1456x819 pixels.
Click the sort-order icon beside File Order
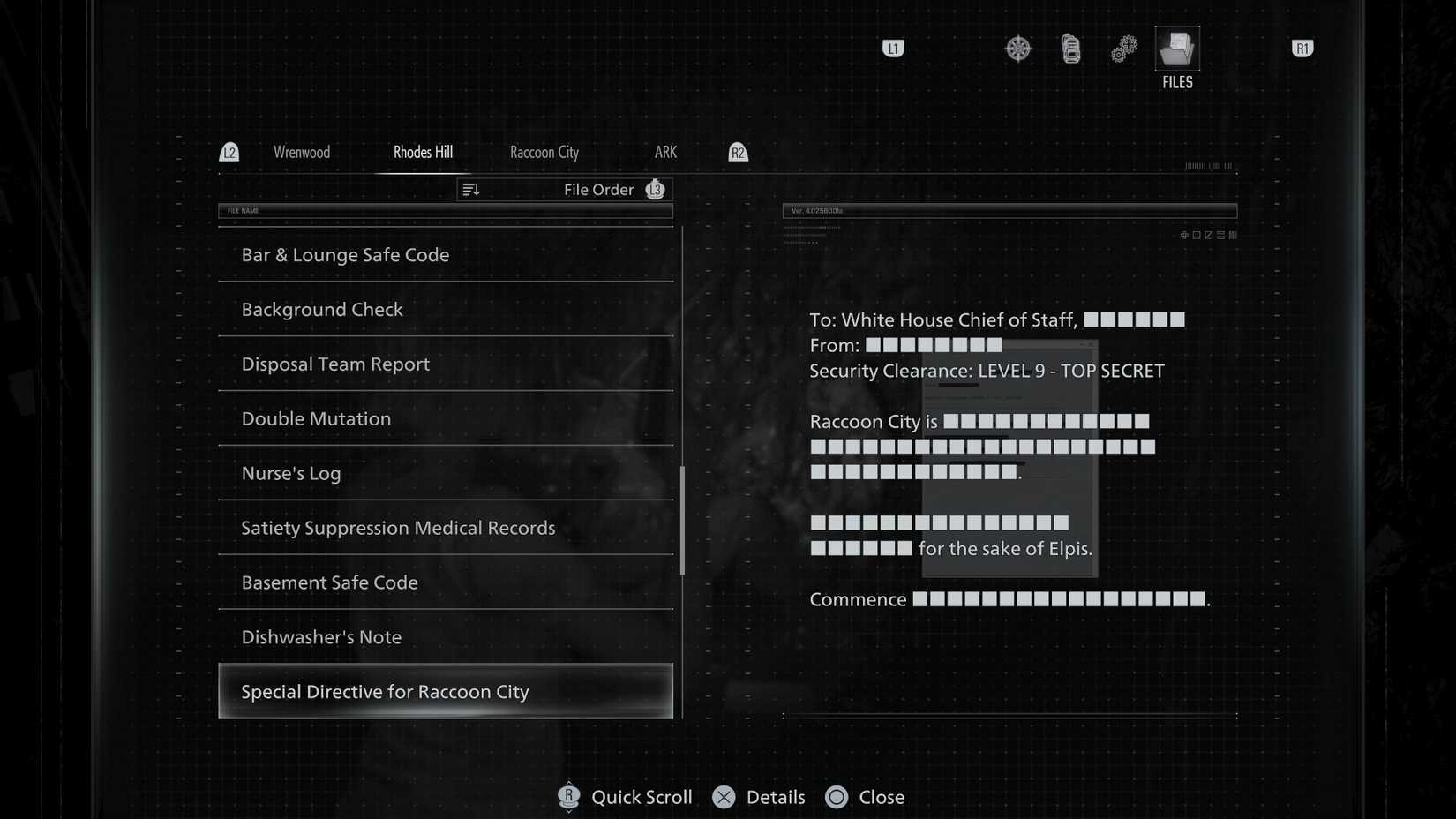(x=470, y=189)
